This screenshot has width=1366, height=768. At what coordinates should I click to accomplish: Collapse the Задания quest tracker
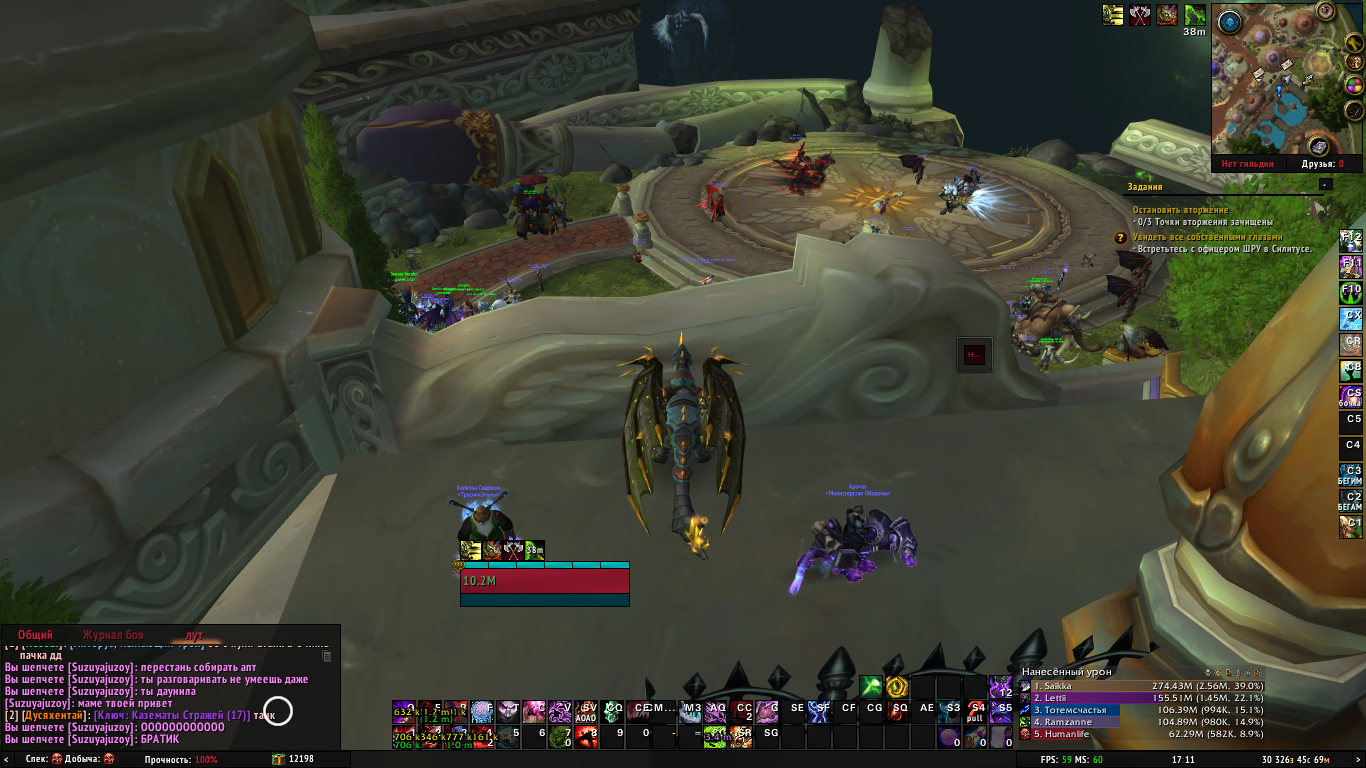point(1325,184)
